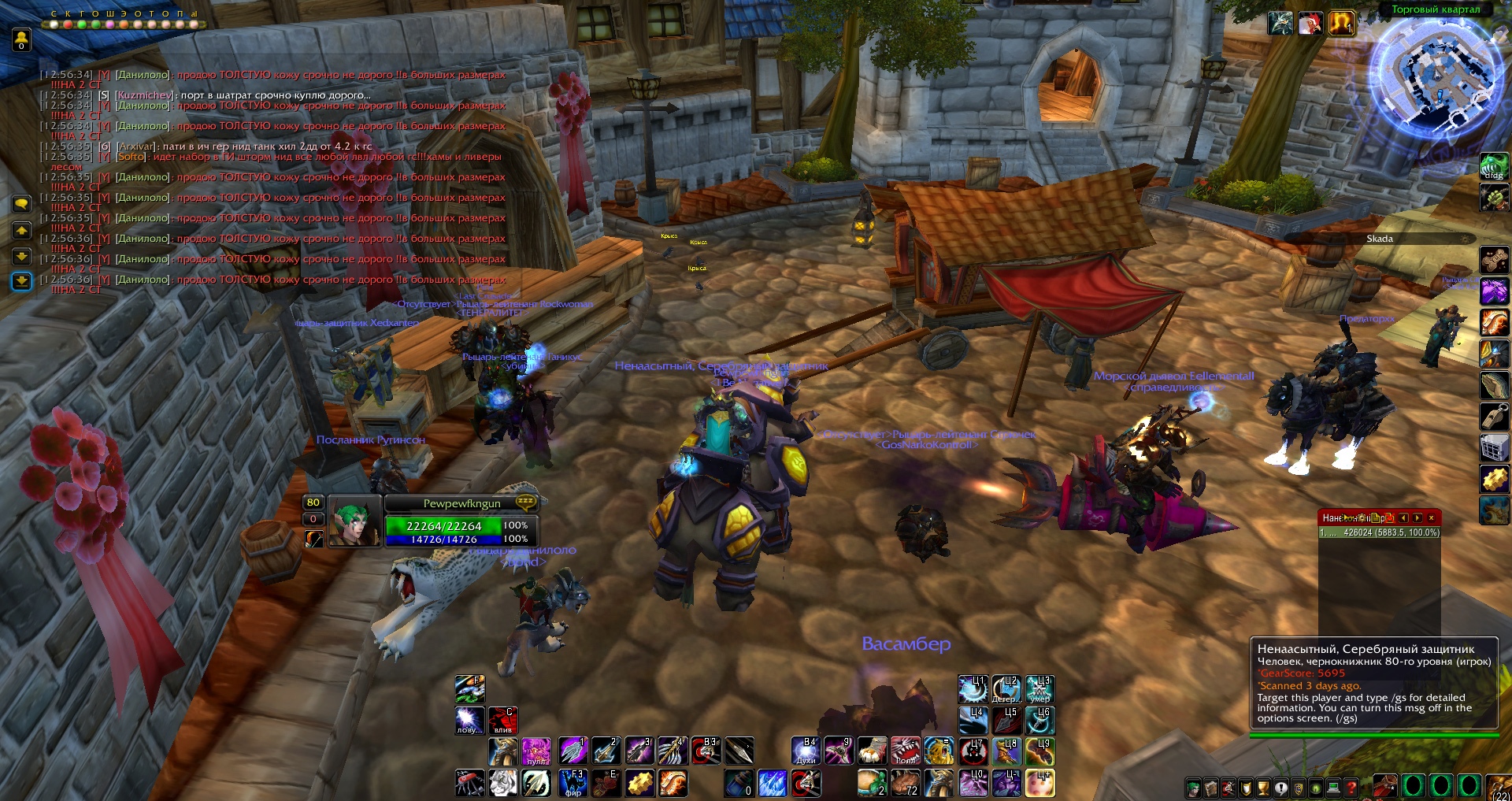Activate the white tiger pet ability
Image resolution: width=1512 pixels, height=801 pixels.
(x=503, y=783)
